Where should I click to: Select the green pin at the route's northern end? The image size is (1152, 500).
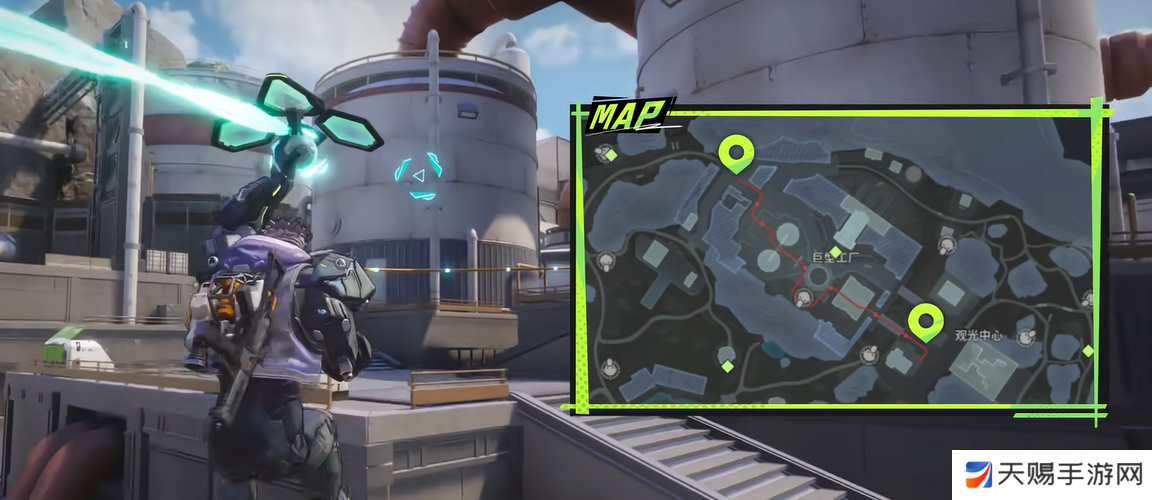point(737,153)
